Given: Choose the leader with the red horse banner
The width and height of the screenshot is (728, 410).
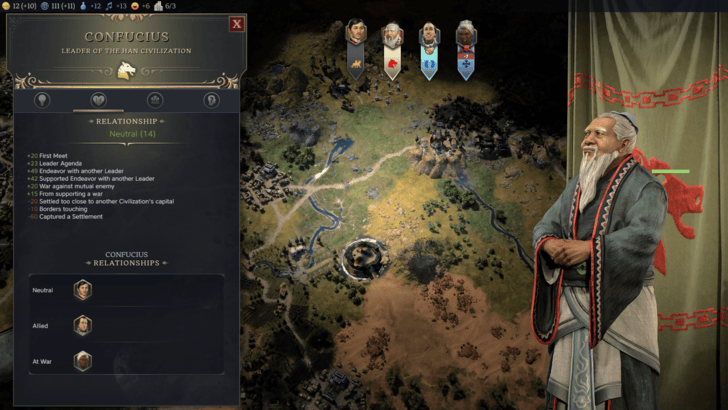Looking at the screenshot, I should (392, 50).
